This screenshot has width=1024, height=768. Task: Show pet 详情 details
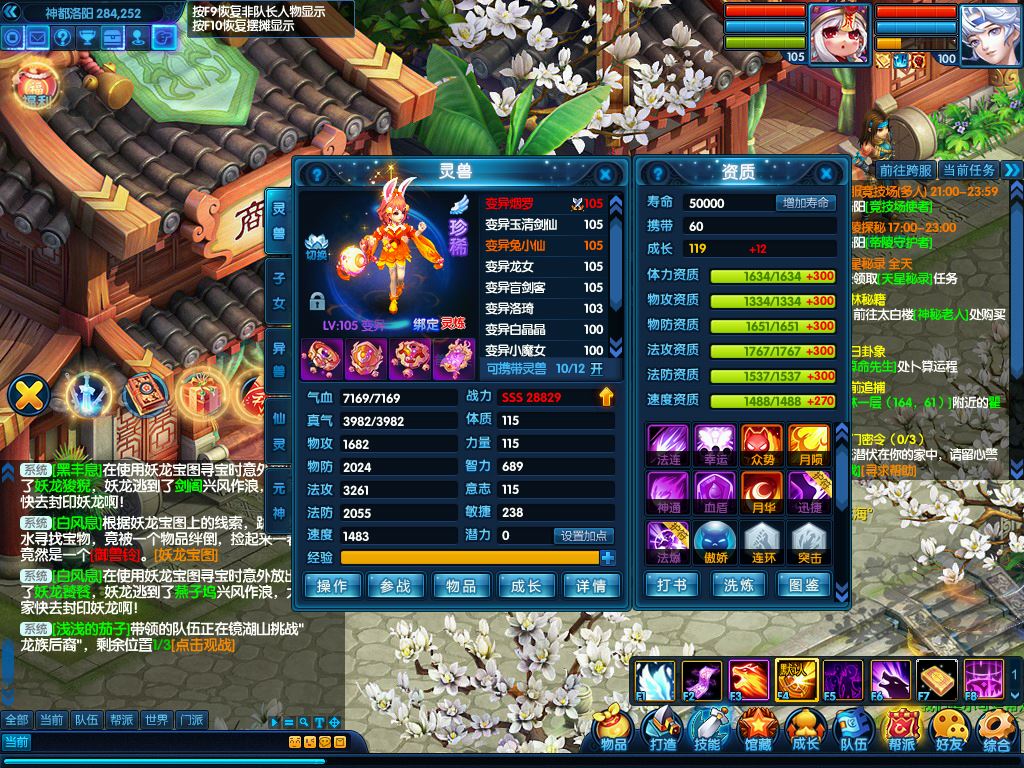pyautogui.click(x=590, y=586)
